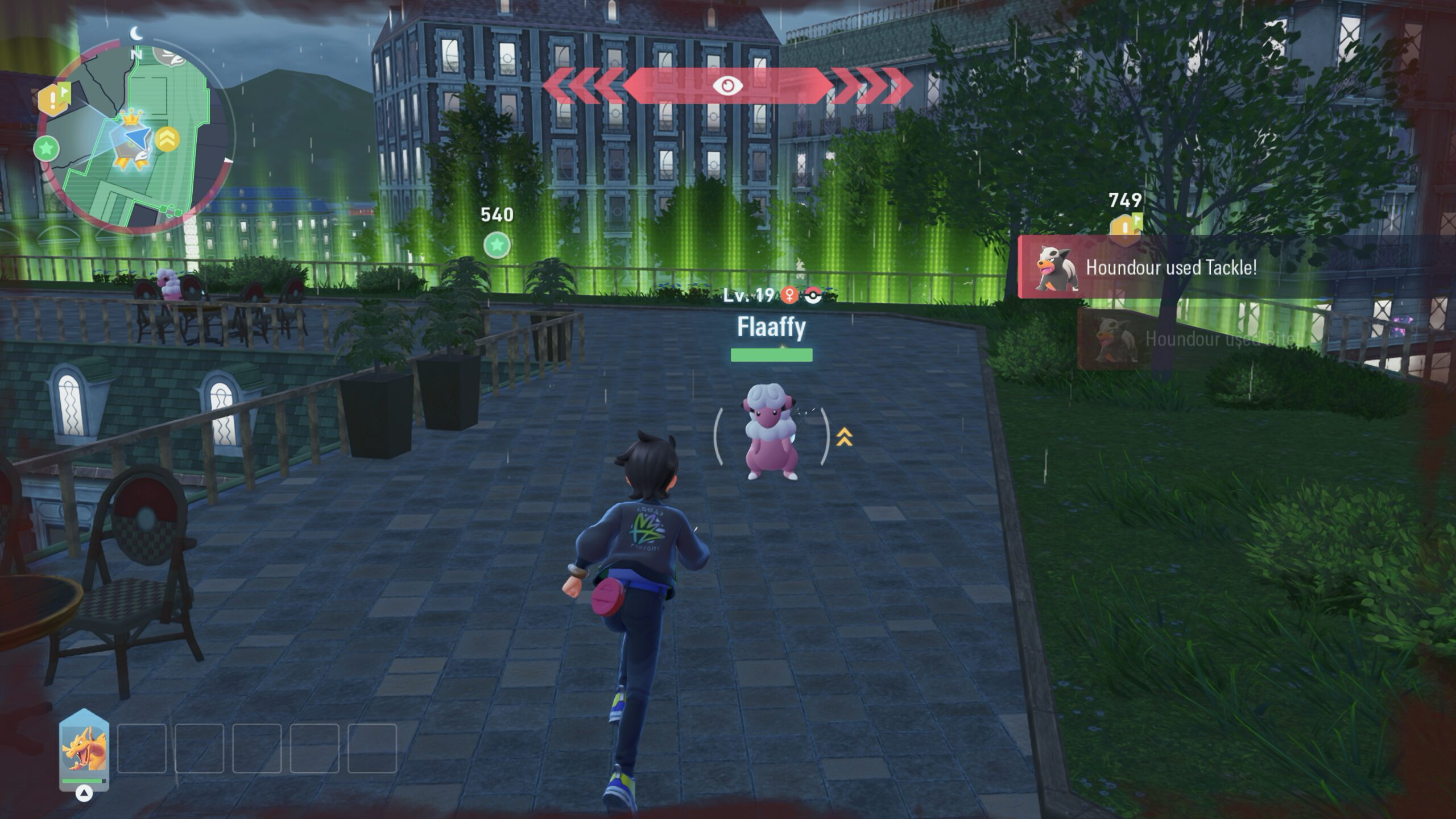Click the yellow waypoint marker labeled 749
The height and width of the screenshot is (819, 1456).
pyautogui.click(x=1124, y=226)
